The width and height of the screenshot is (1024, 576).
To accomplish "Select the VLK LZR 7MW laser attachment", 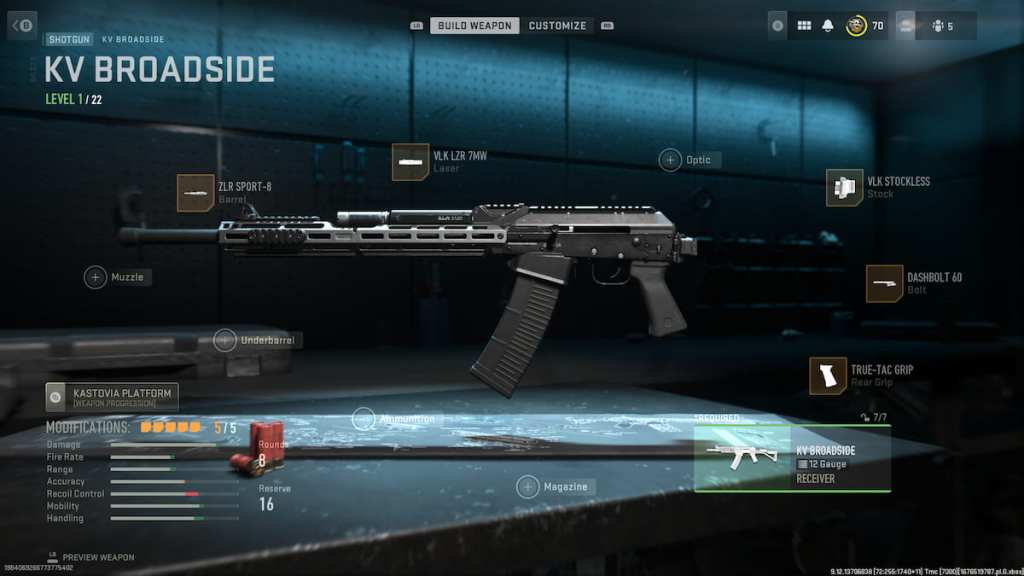I will pos(410,162).
